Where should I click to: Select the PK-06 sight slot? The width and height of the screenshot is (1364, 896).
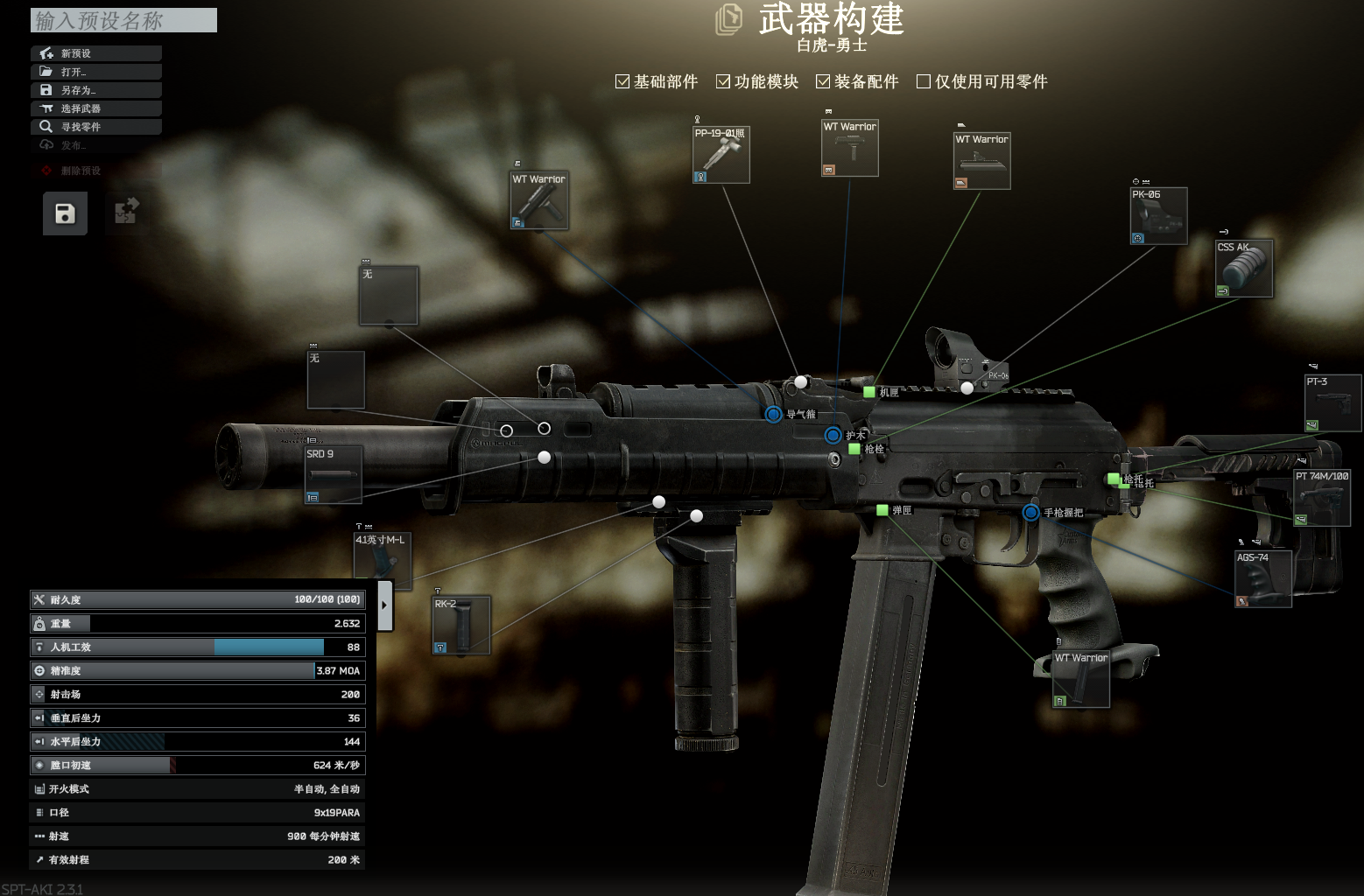(1158, 216)
